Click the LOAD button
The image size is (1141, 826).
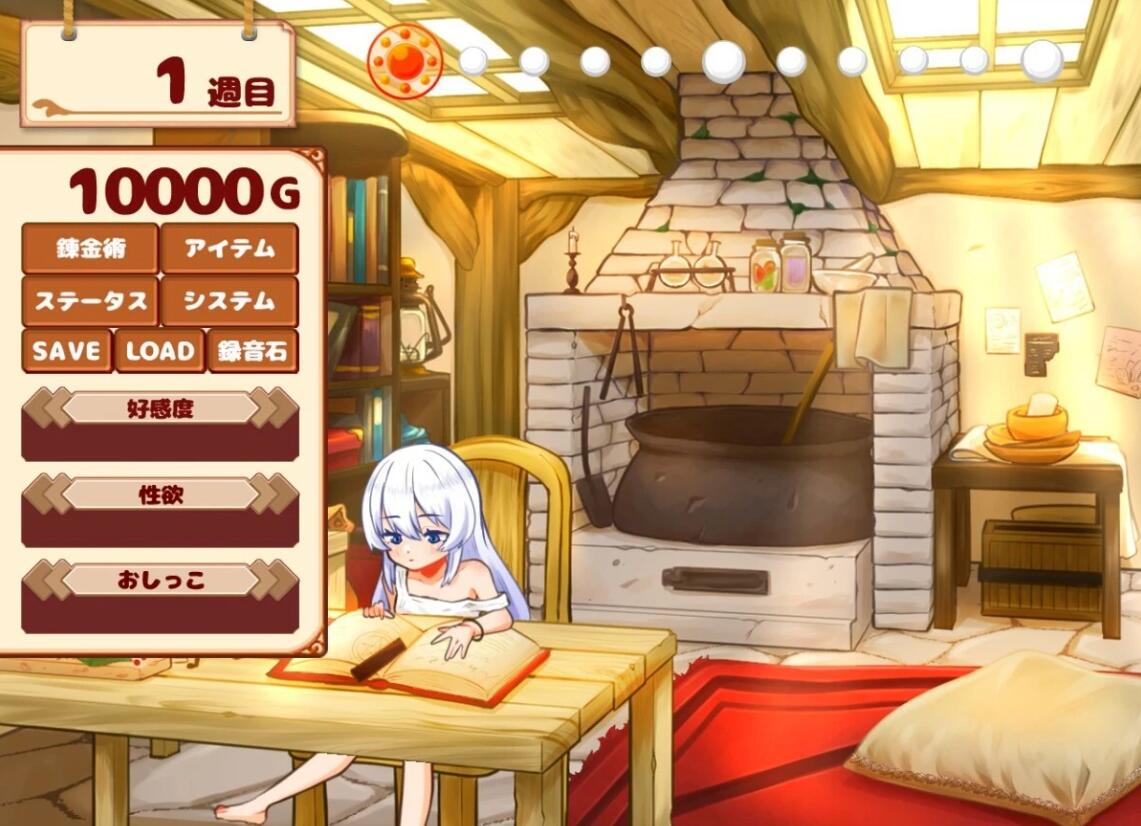tap(159, 351)
